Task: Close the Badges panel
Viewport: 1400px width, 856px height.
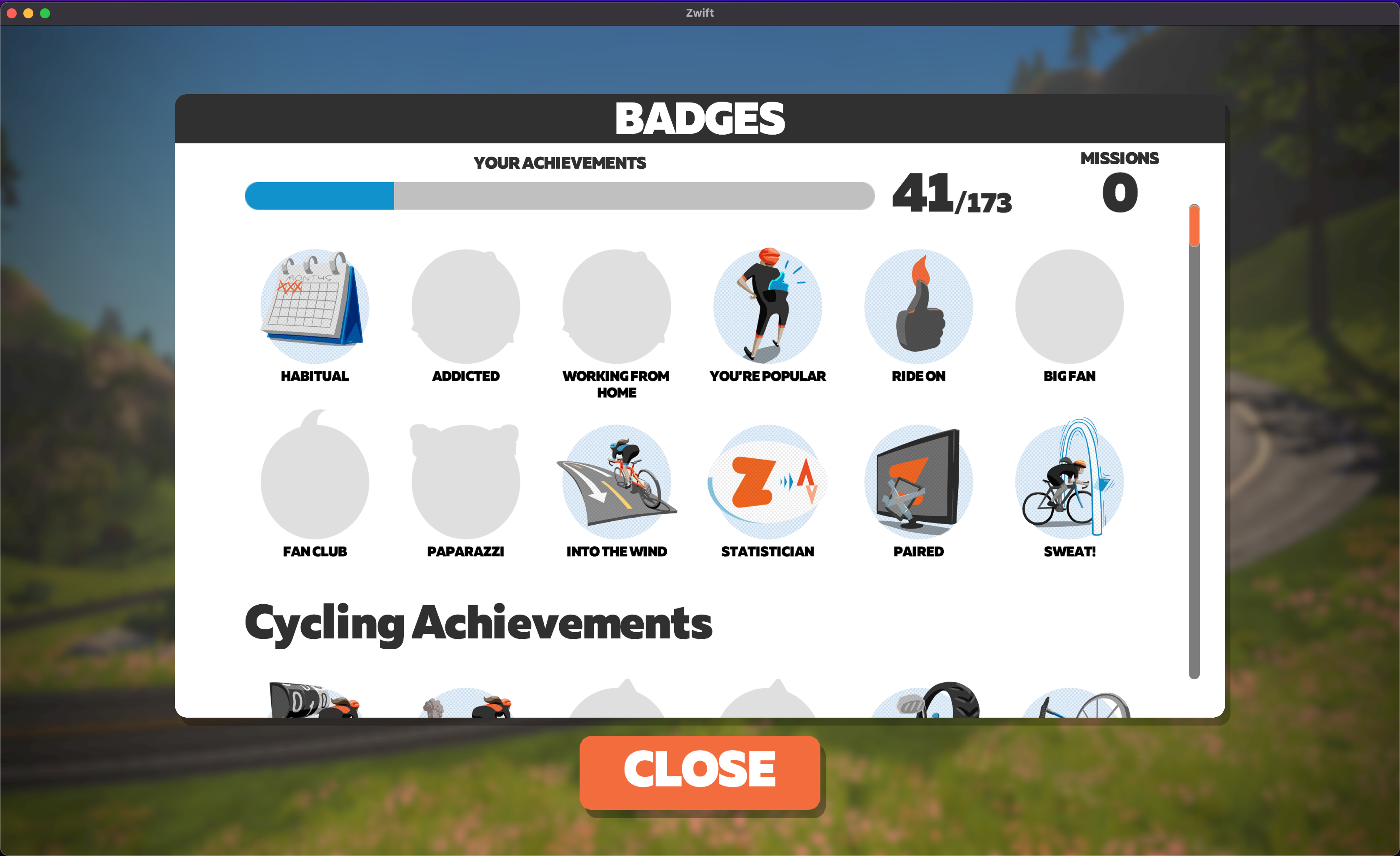Action: 700,772
